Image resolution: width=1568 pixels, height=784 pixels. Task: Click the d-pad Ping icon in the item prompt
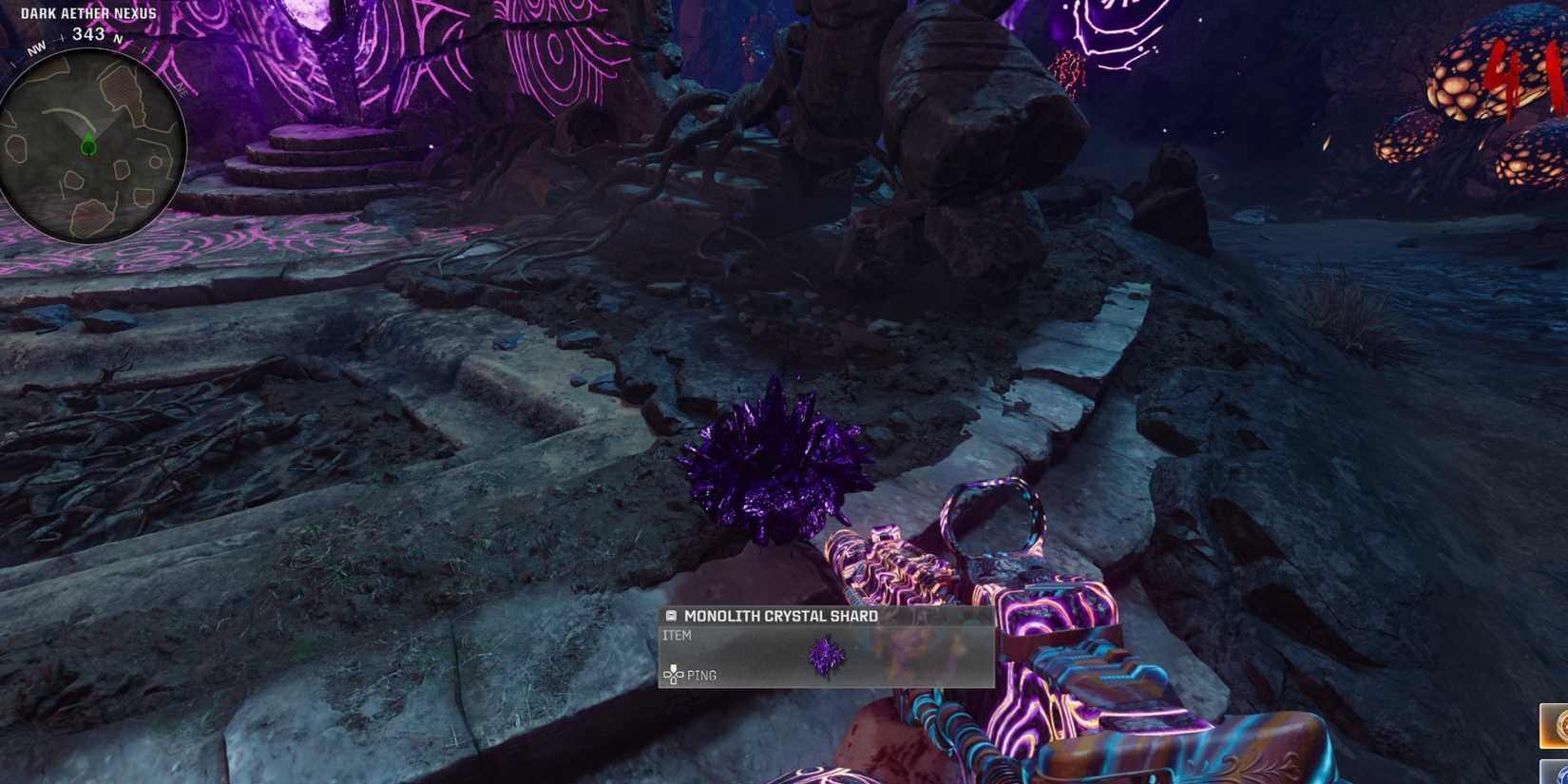[x=674, y=674]
